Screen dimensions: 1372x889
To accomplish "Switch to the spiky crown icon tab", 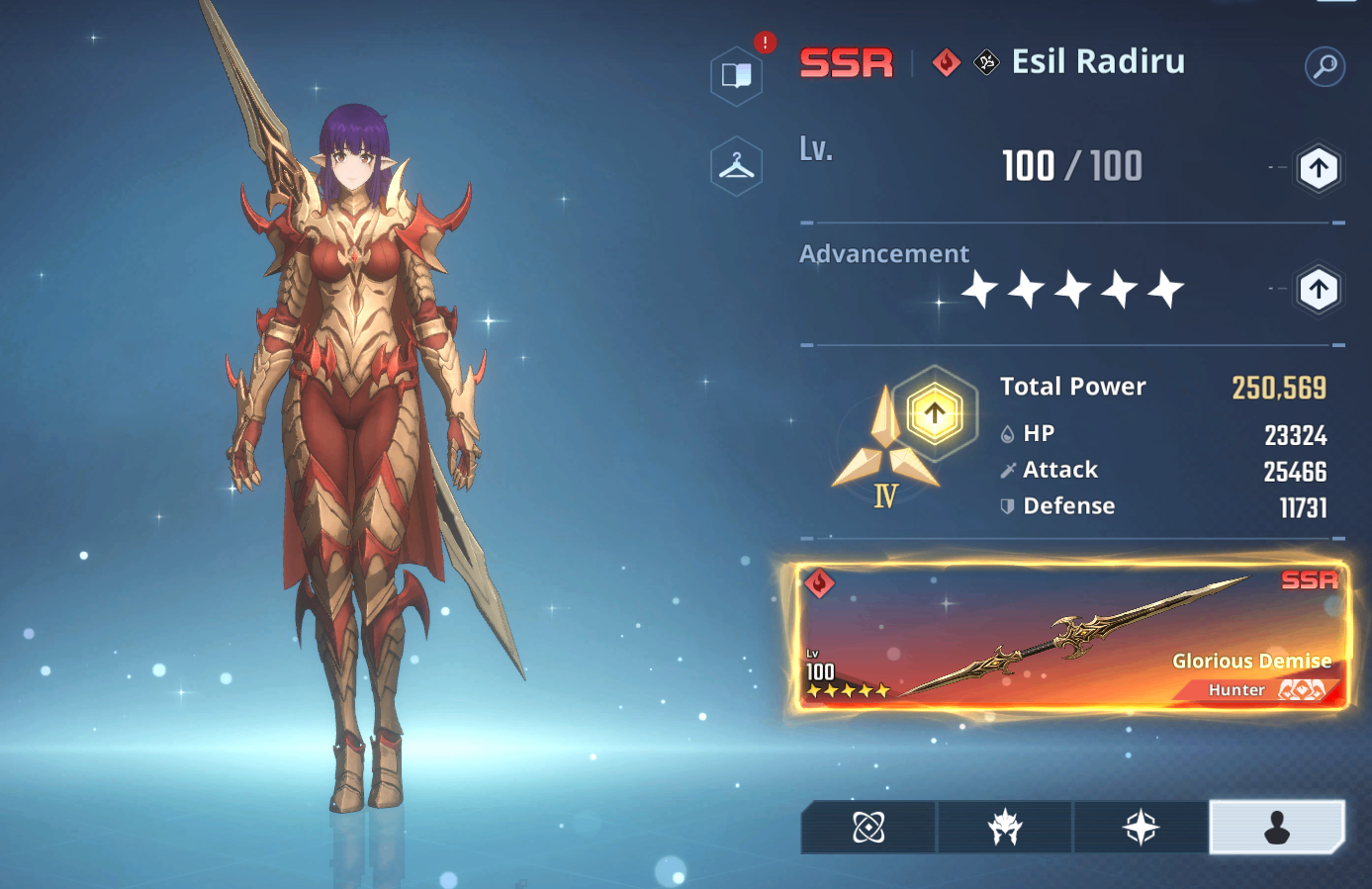I will coord(1005,827).
